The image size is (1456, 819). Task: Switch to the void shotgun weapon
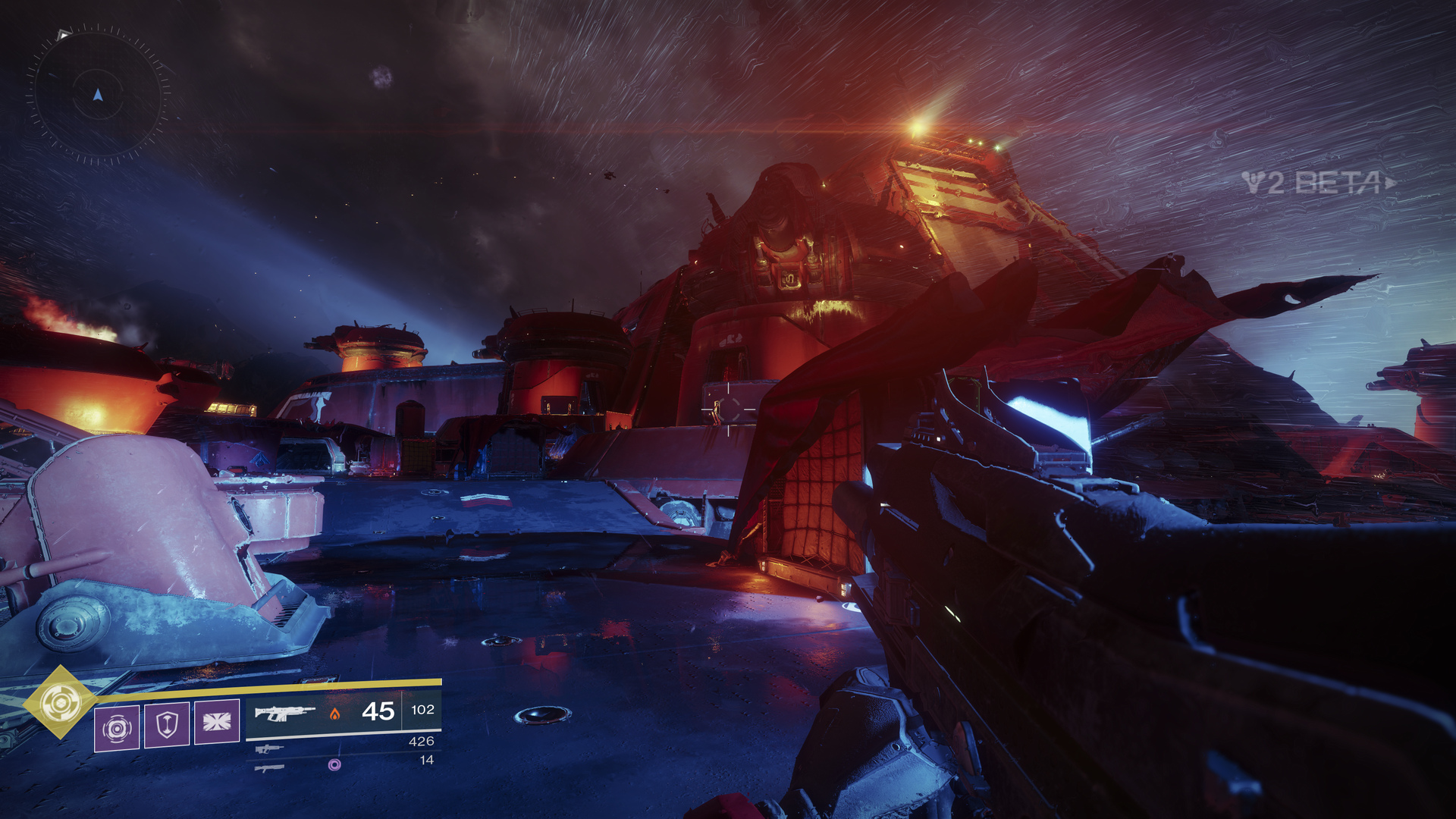click(x=270, y=767)
